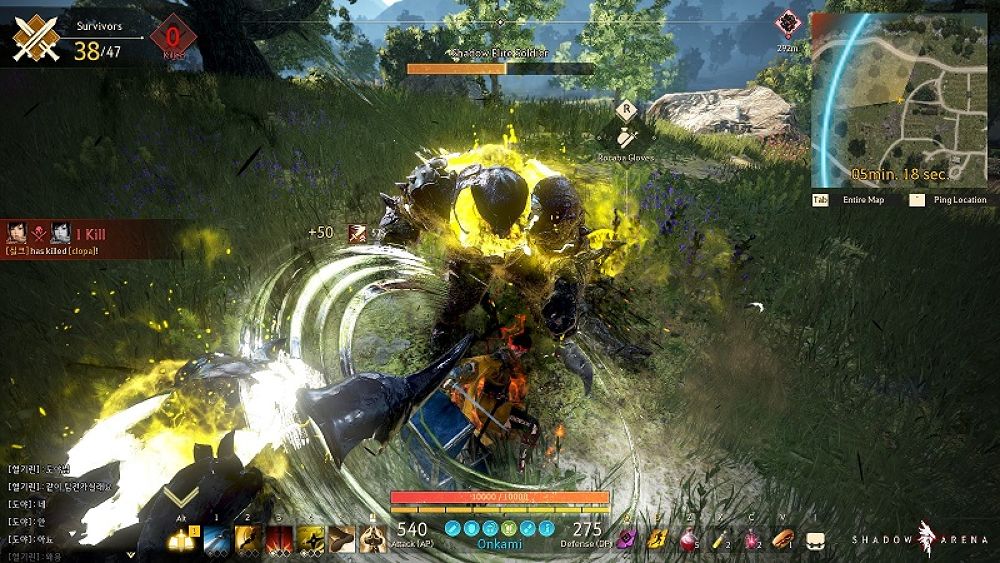This screenshot has height=563, width=1000.
Task: Use the yellow running figure item
Action: click(657, 540)
